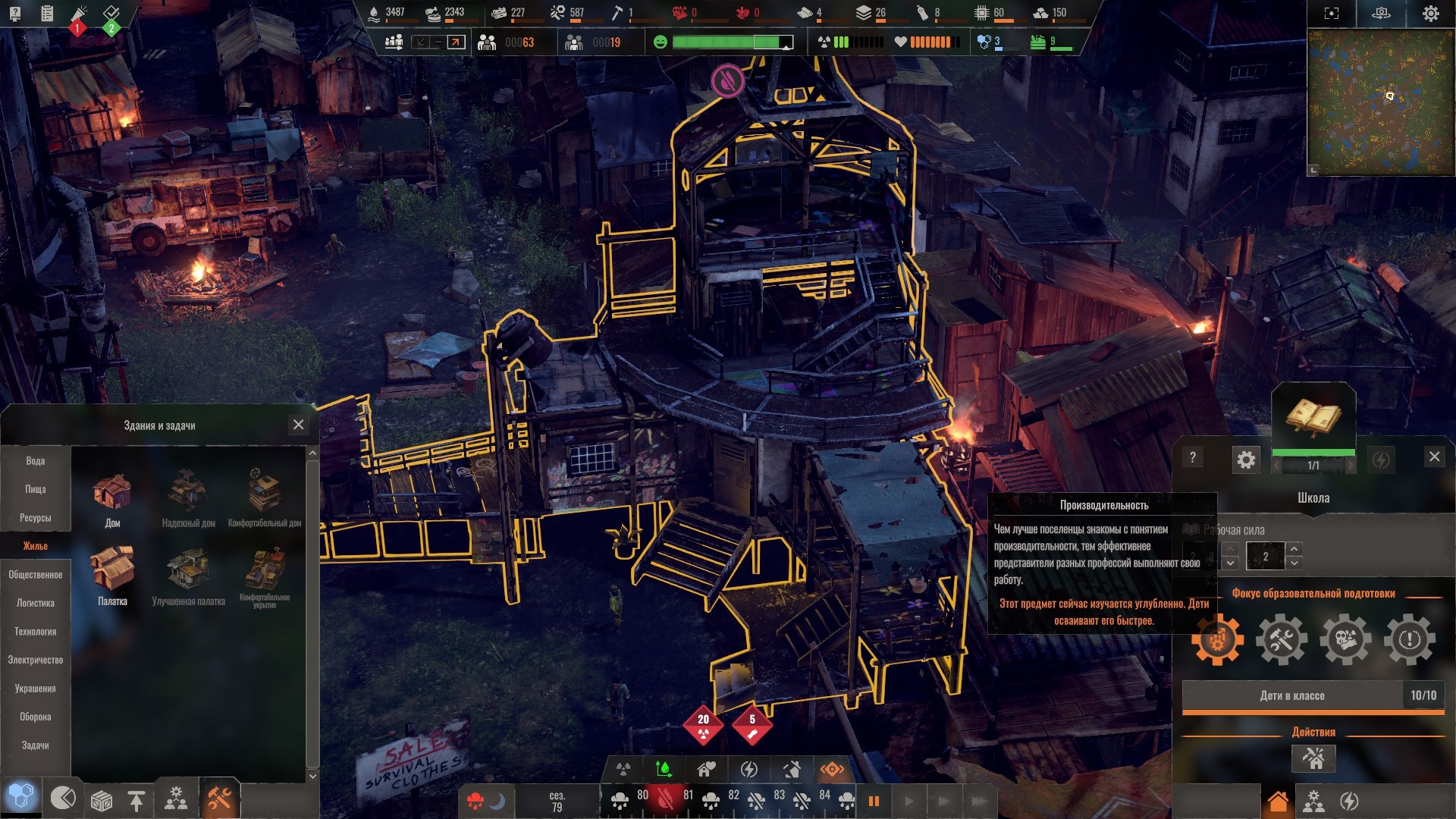1456x819 pixels.
Task: Switch to the Электричество category
Action: click(36, 660)
